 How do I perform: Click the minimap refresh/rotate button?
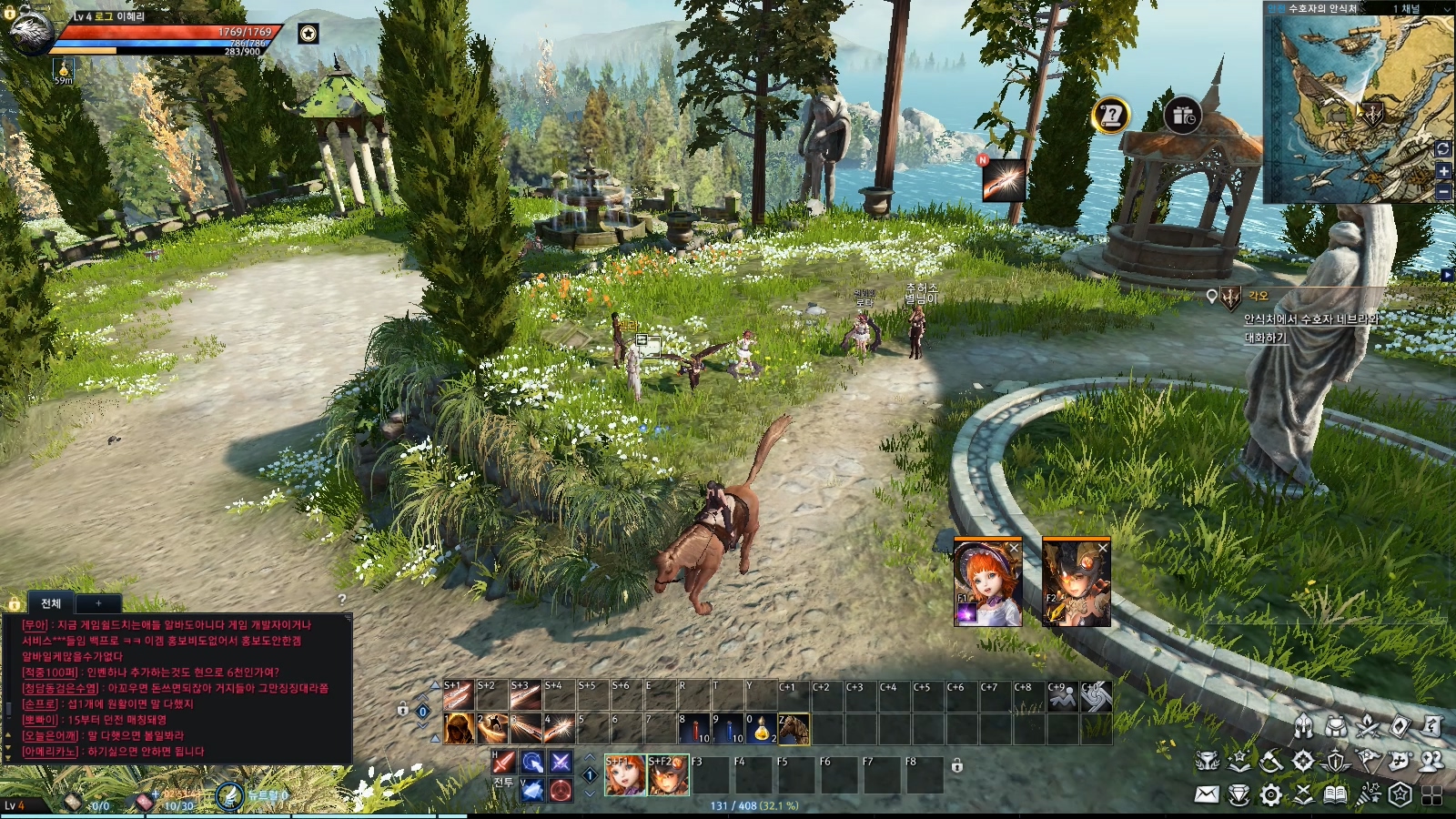(x=1443, y=148)
